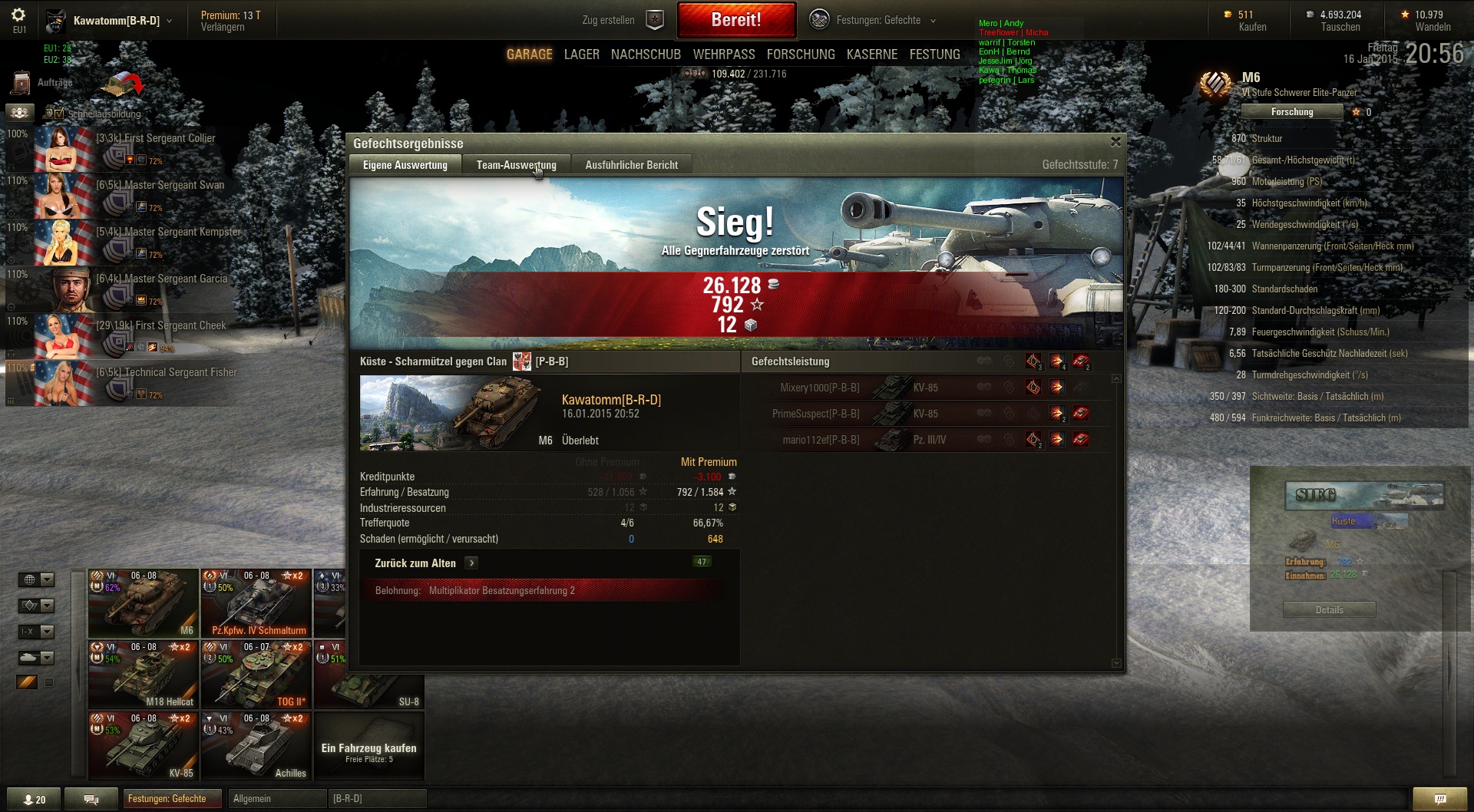
Task: Choose the M18 Hellcat tank tile
Action: tap(144, 675)
